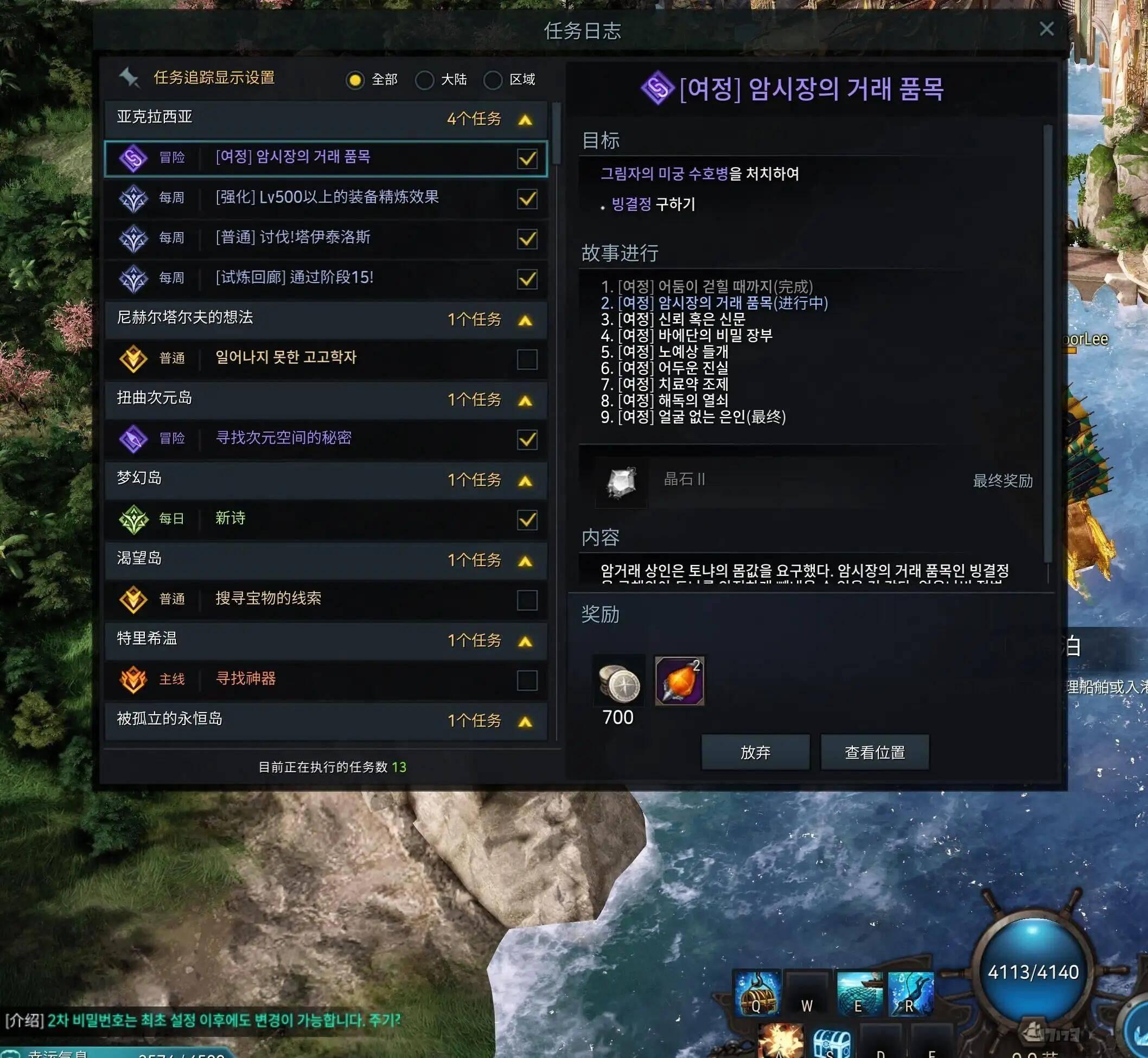Open 任务追踪显示设置 tracking settings
This screenshot has height=1058, width=1148.
click(x=214, y=78)
